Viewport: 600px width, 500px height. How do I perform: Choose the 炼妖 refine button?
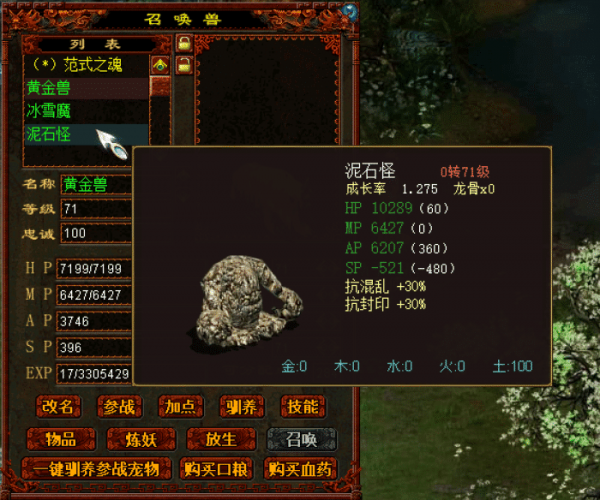pos(142,438)
